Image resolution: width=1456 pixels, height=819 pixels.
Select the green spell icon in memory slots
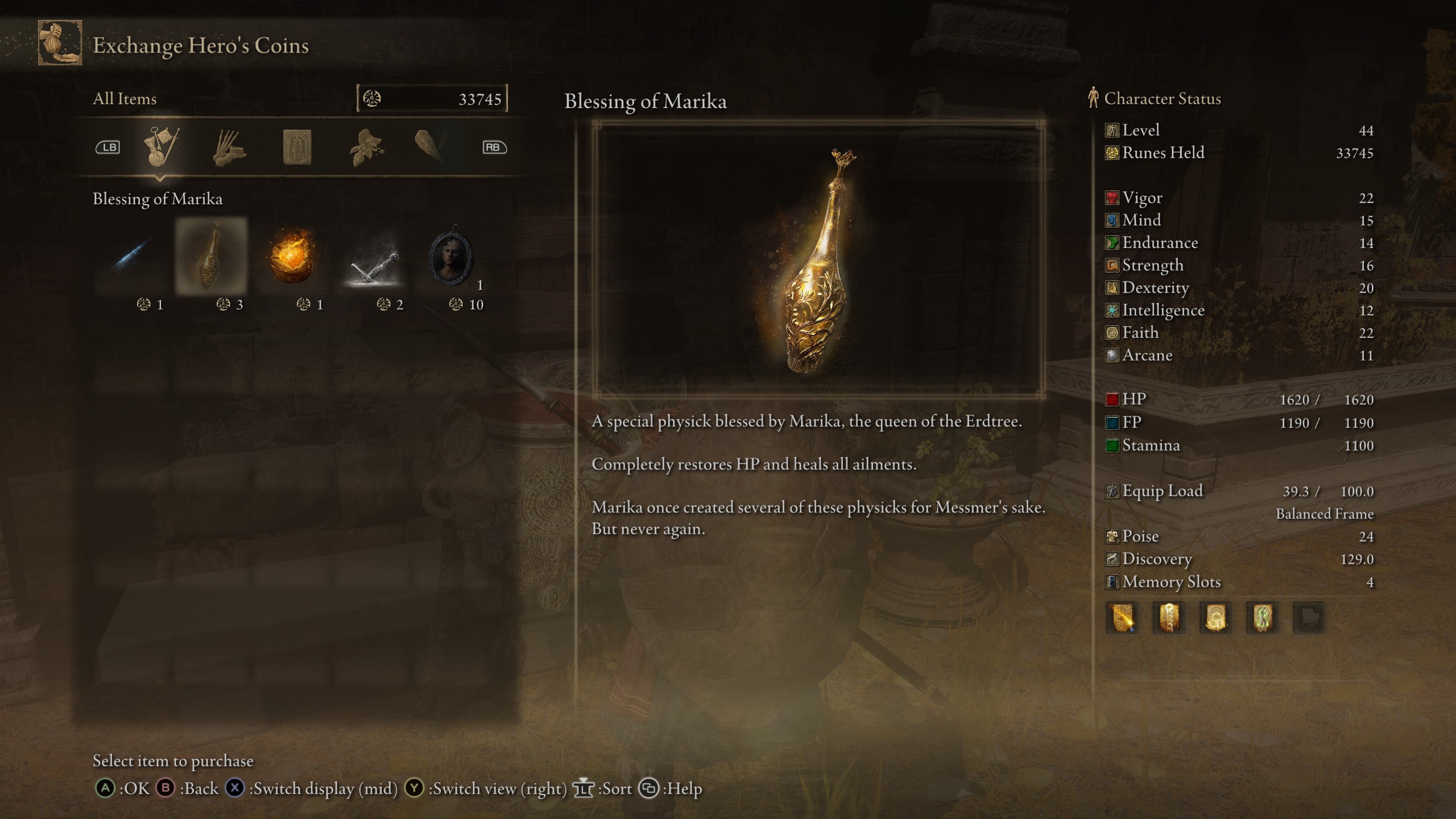1263,618
